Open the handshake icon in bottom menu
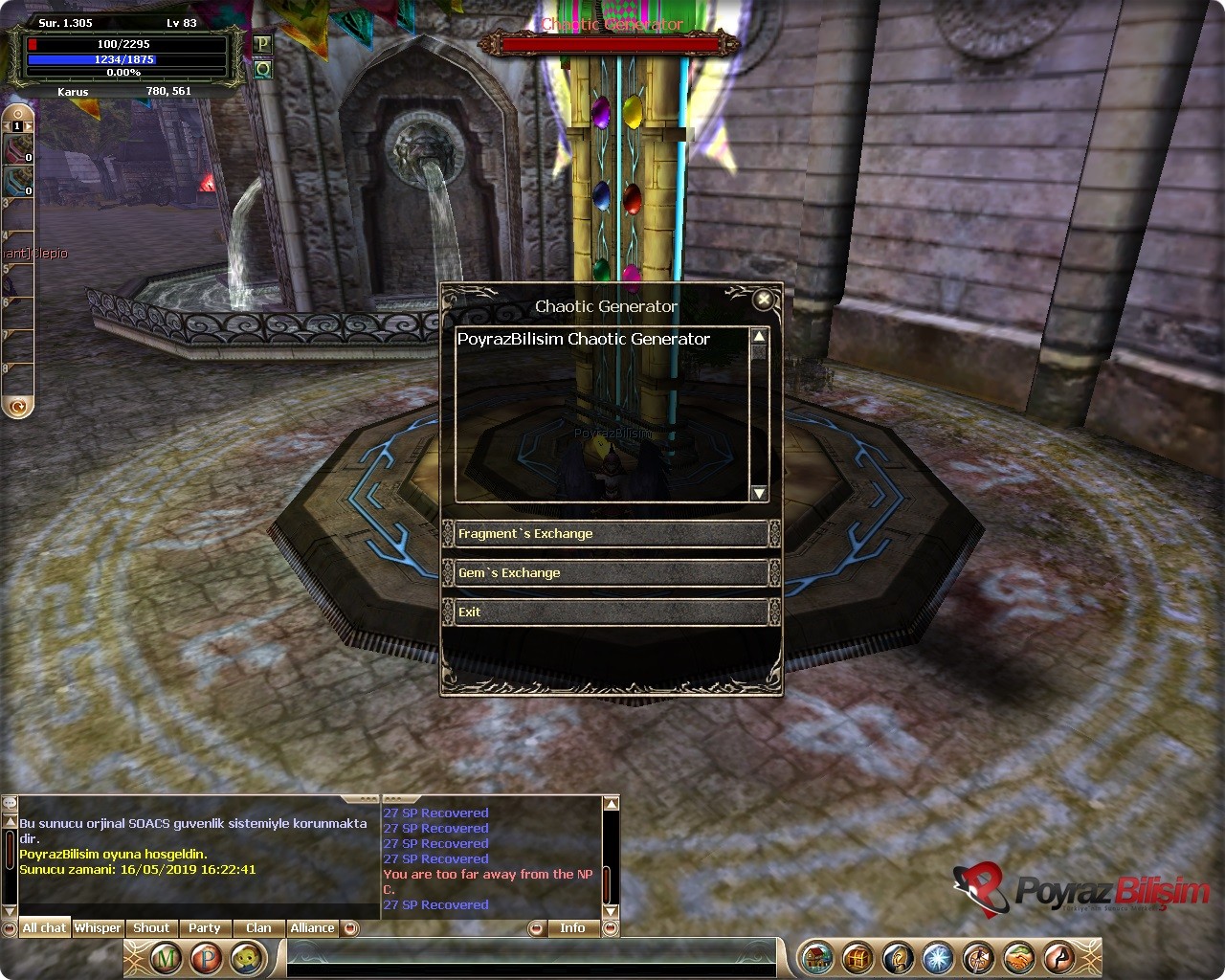Image resolution: width=1225 pixels, height=980 pixels. pos(1019,957)
